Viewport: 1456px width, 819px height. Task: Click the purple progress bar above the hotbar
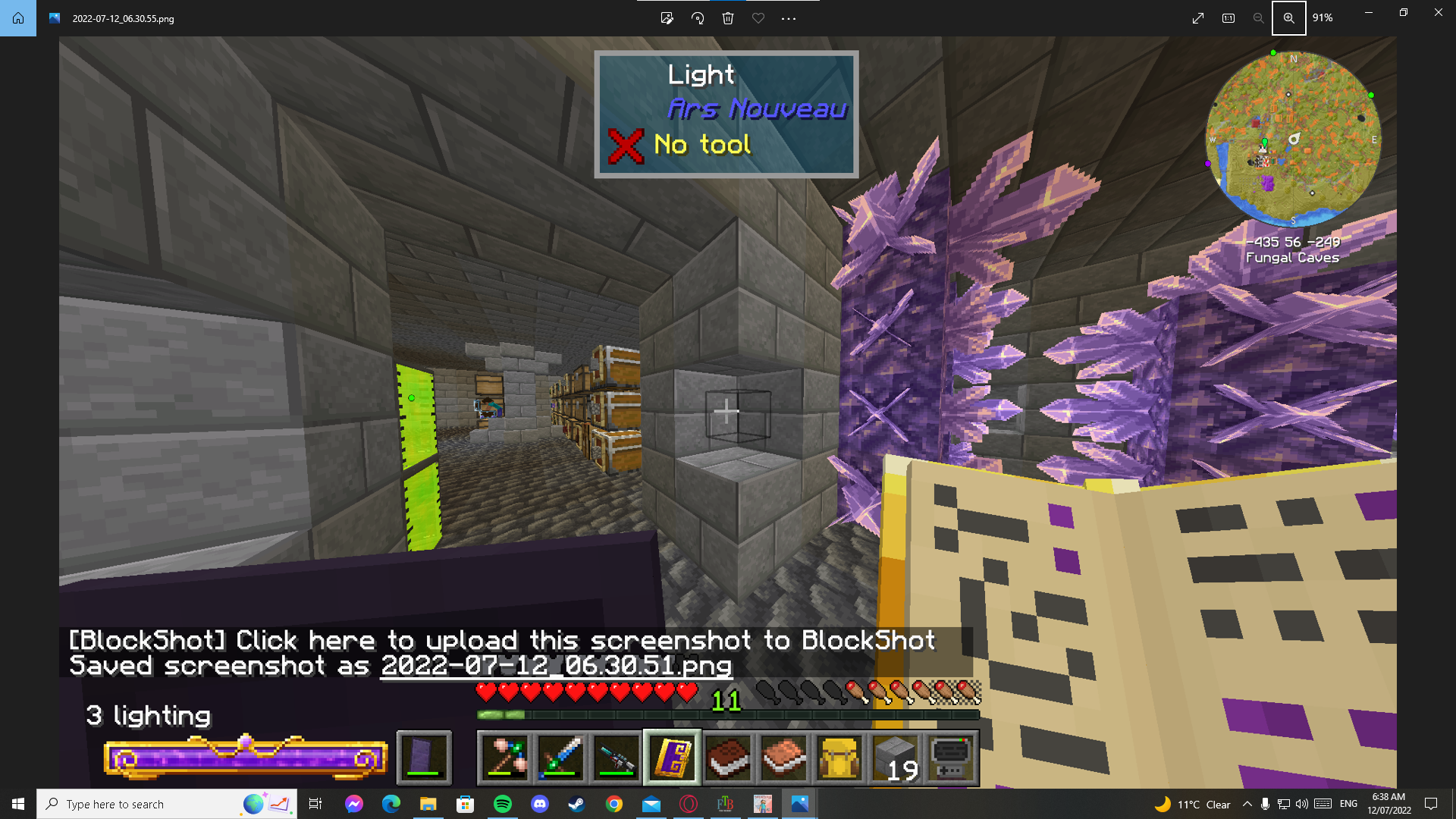point(246,758)
